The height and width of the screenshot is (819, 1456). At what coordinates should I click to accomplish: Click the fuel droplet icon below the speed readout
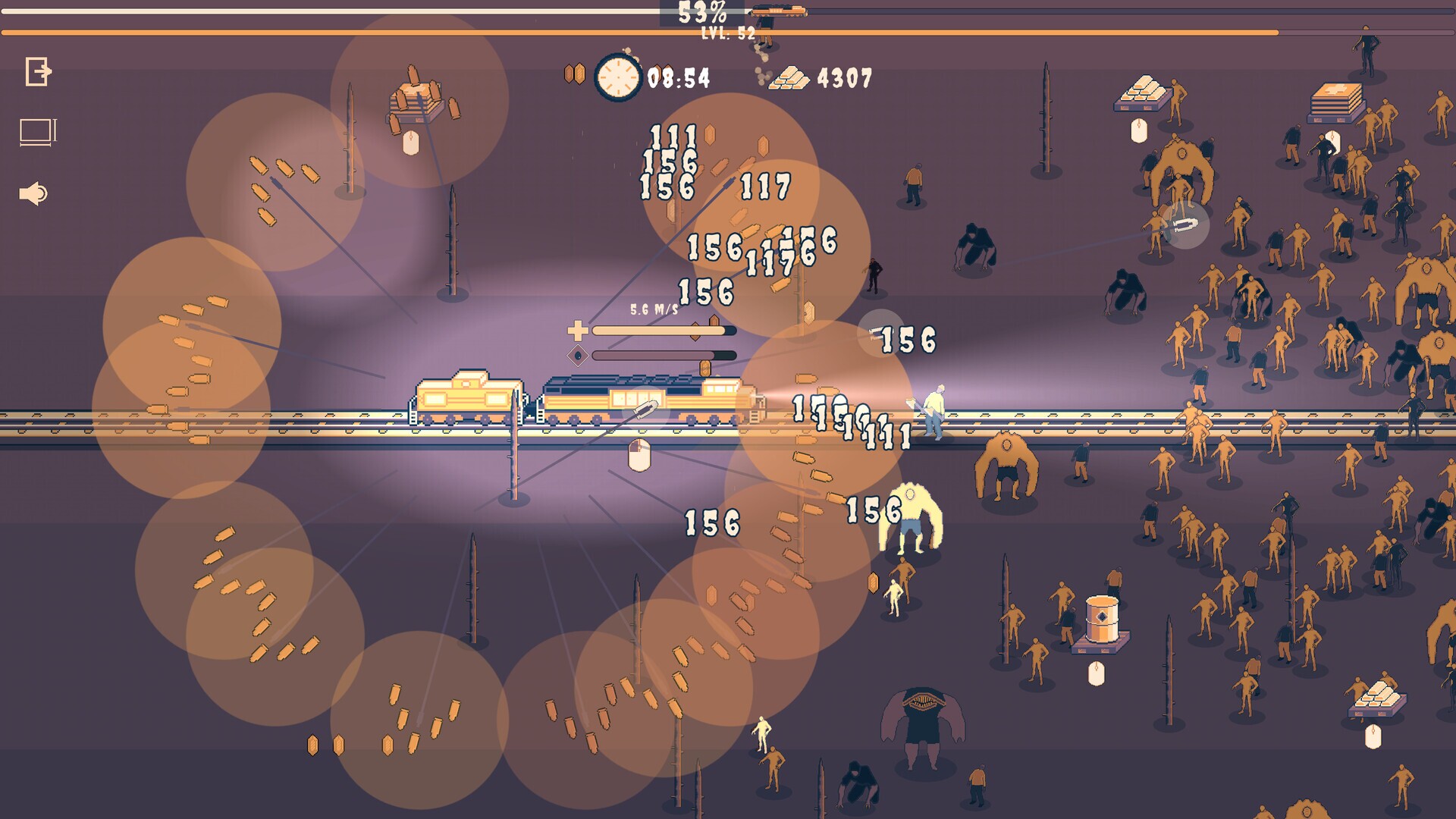pyautogui.click(x=578, y=353)
